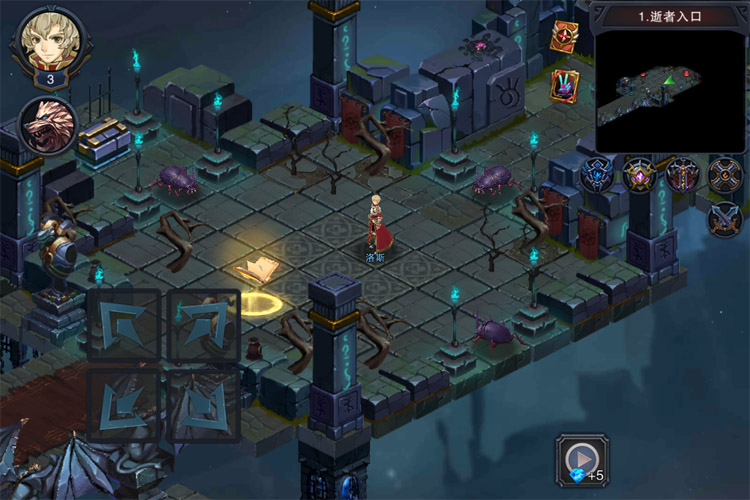This screenshot has width=750, height=500.
Task: Tap the round cross-shaped orange rune icon
Action: point(724,175)
